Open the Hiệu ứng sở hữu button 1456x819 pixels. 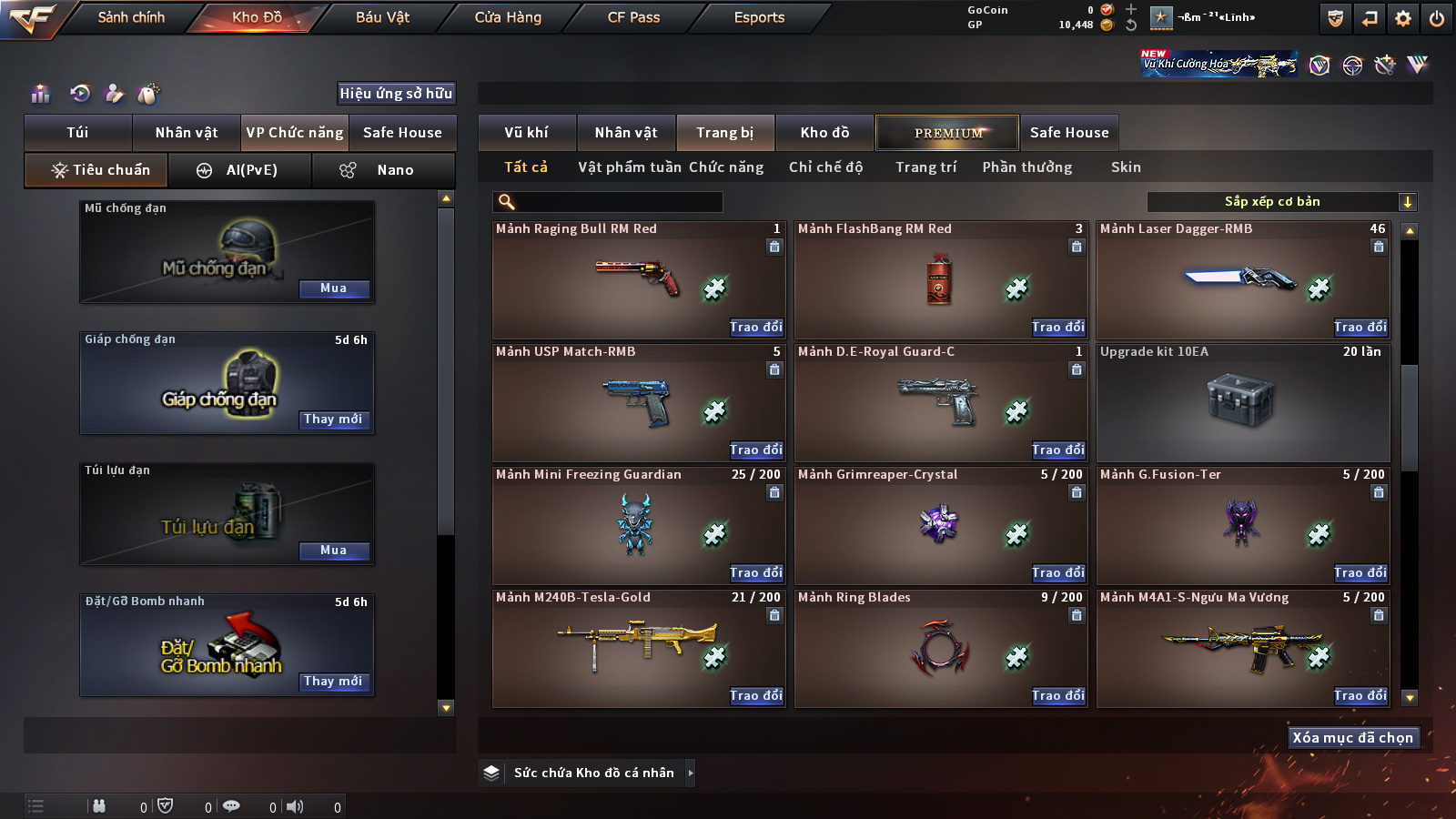point(396,93)
